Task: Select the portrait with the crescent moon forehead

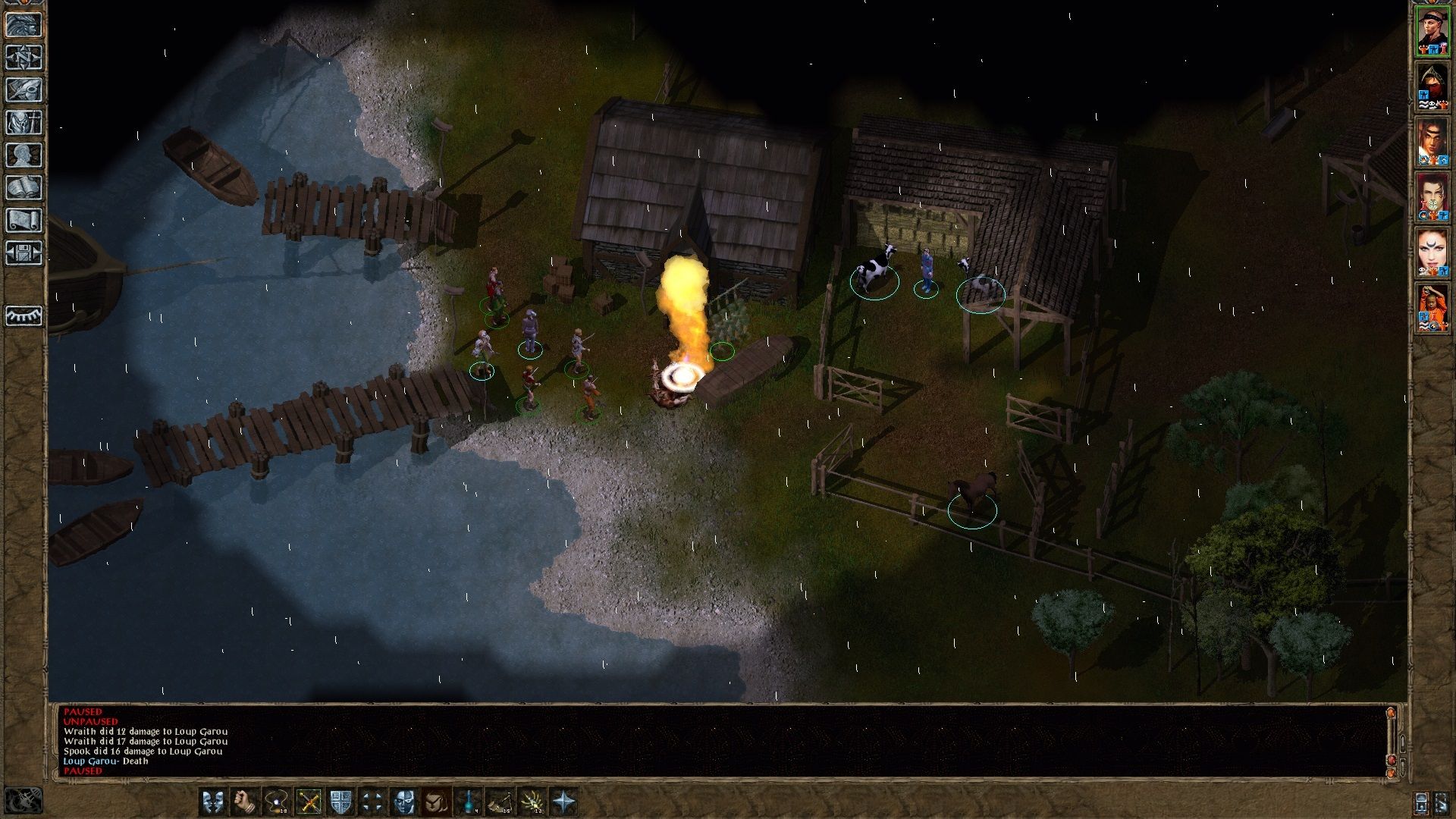Action: point(1432,253)
